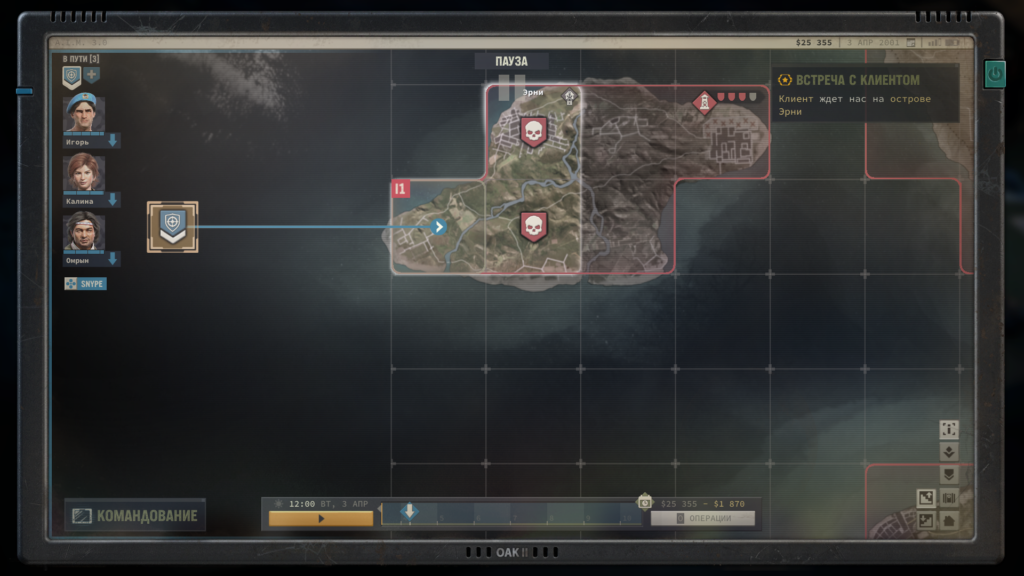This screenshot has width=1024, height=576.
Task: Click the red tower outpost marker
Action: point(705,101)
